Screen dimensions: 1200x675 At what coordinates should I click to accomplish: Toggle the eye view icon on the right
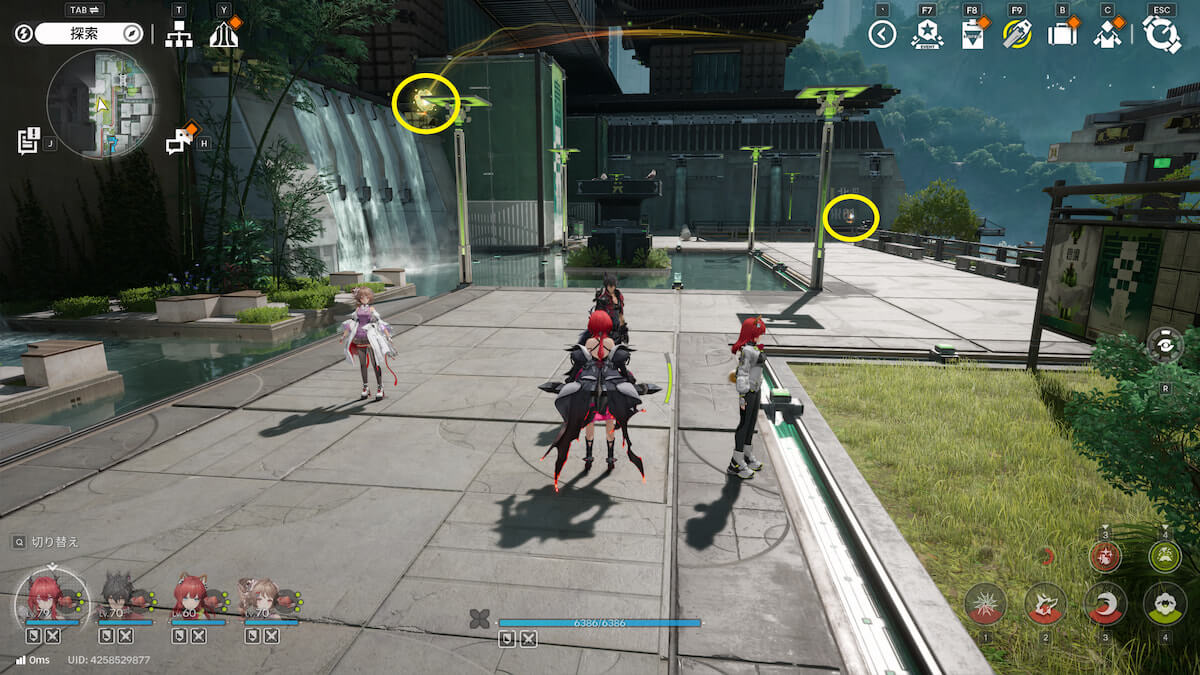1165,345
